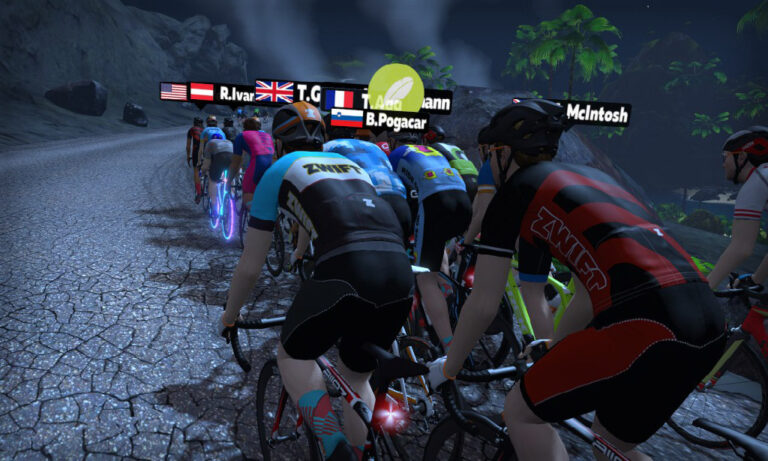768x461 pixels.
Task: Select the T.G name tag with UK flag
Action: point(288,93)
